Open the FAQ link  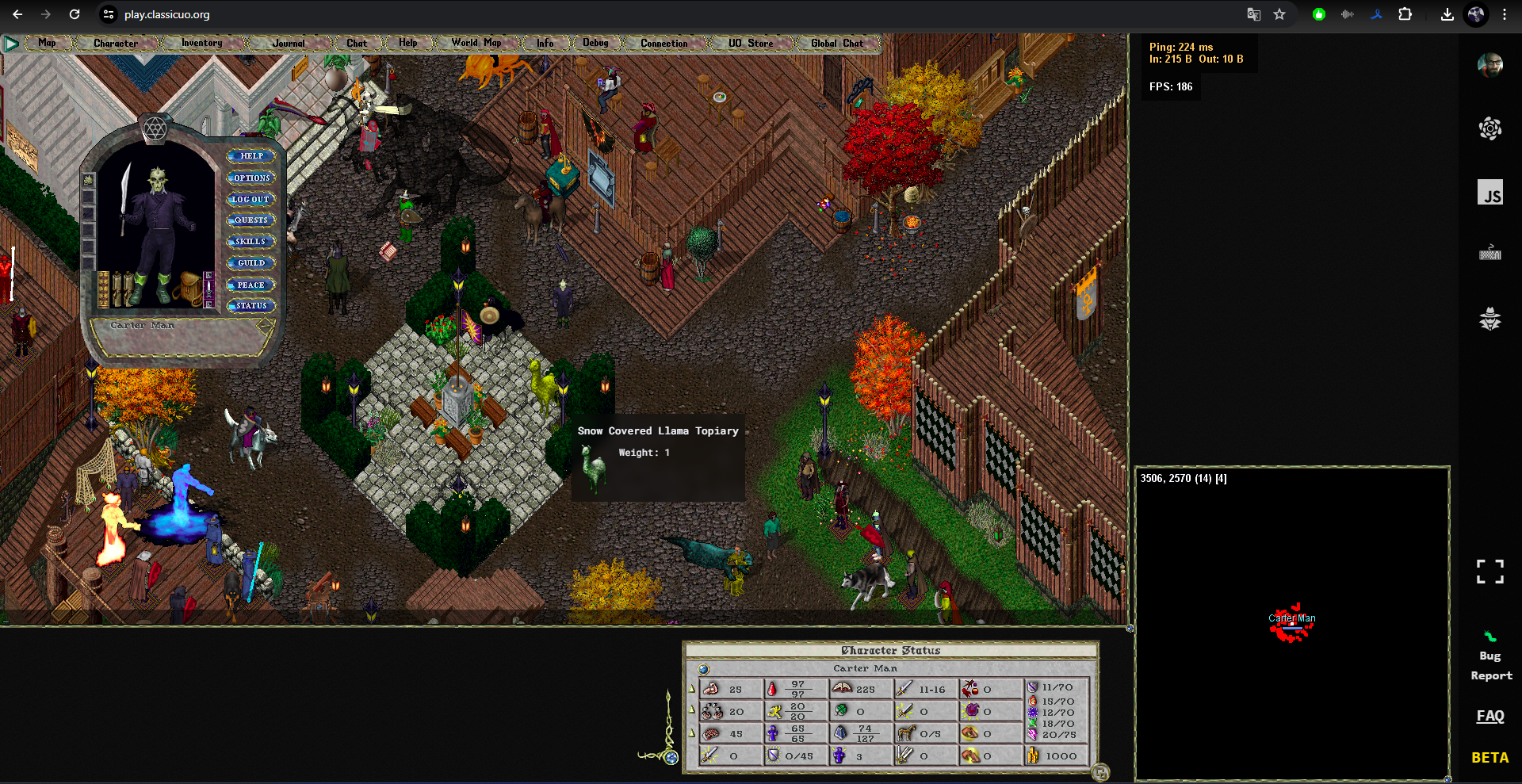[1489, 716]
